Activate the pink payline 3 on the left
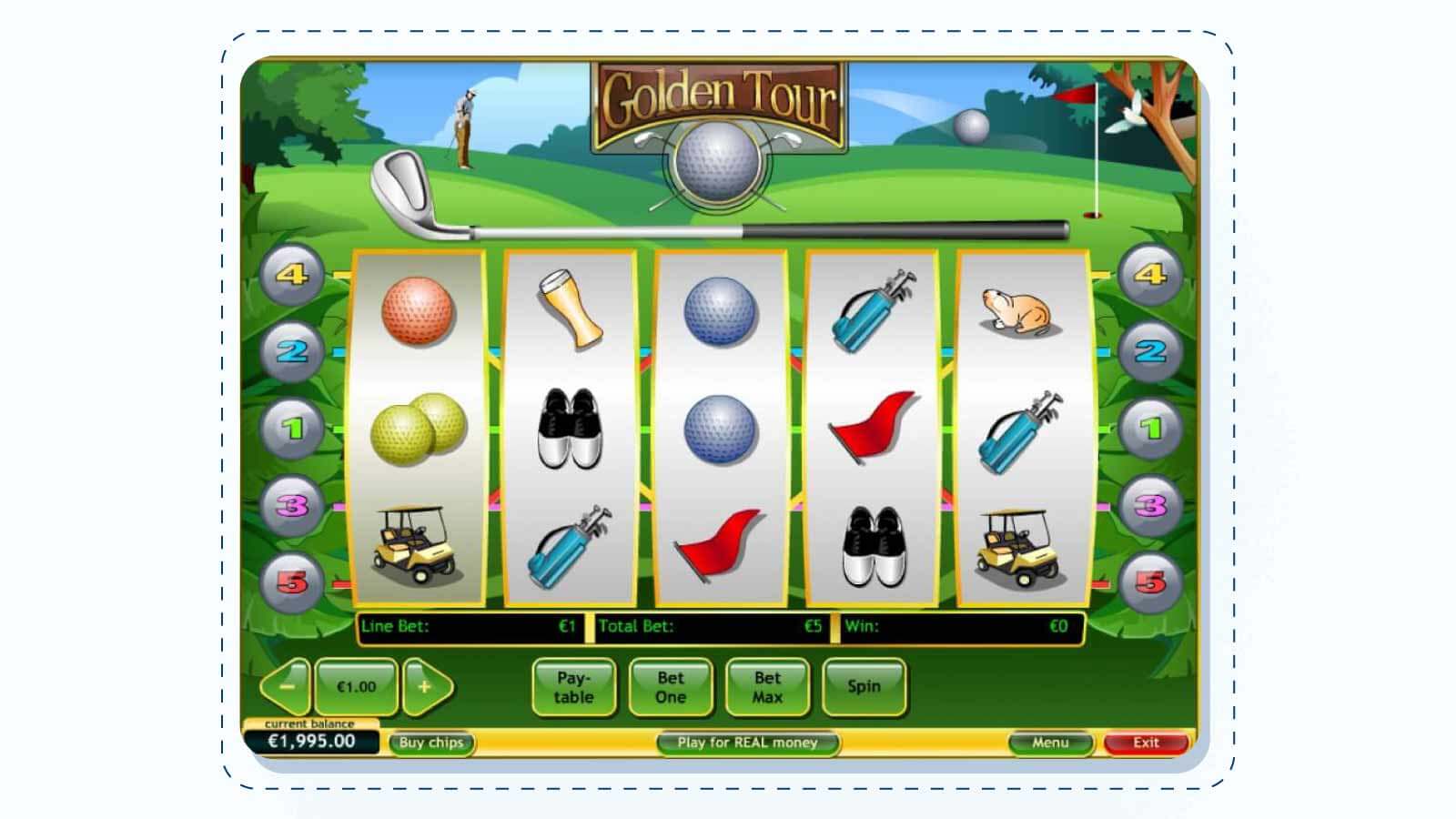The image size is (1456, 819). [x=292, y=506]
